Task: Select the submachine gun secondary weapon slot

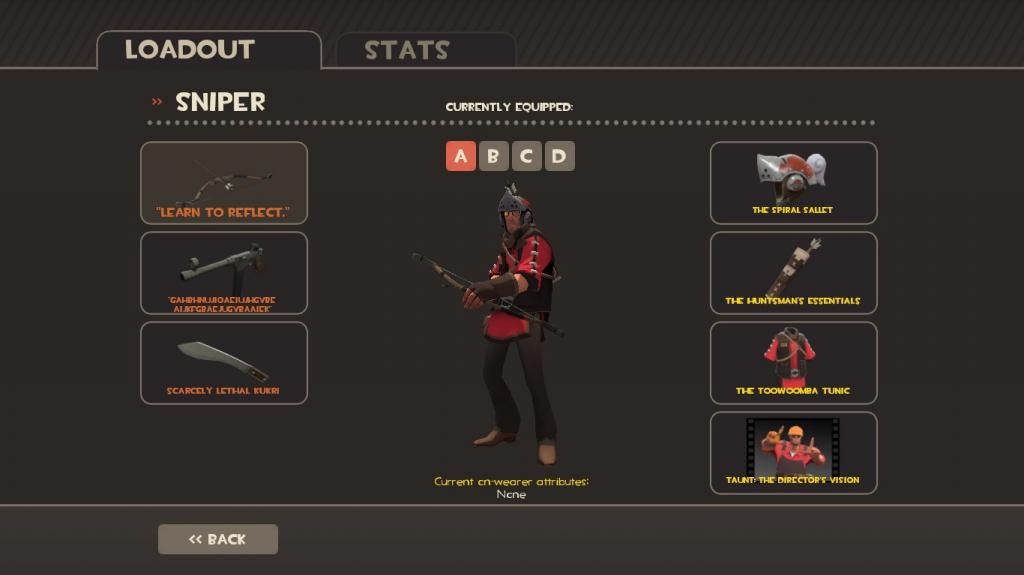Action: (224, 273)
